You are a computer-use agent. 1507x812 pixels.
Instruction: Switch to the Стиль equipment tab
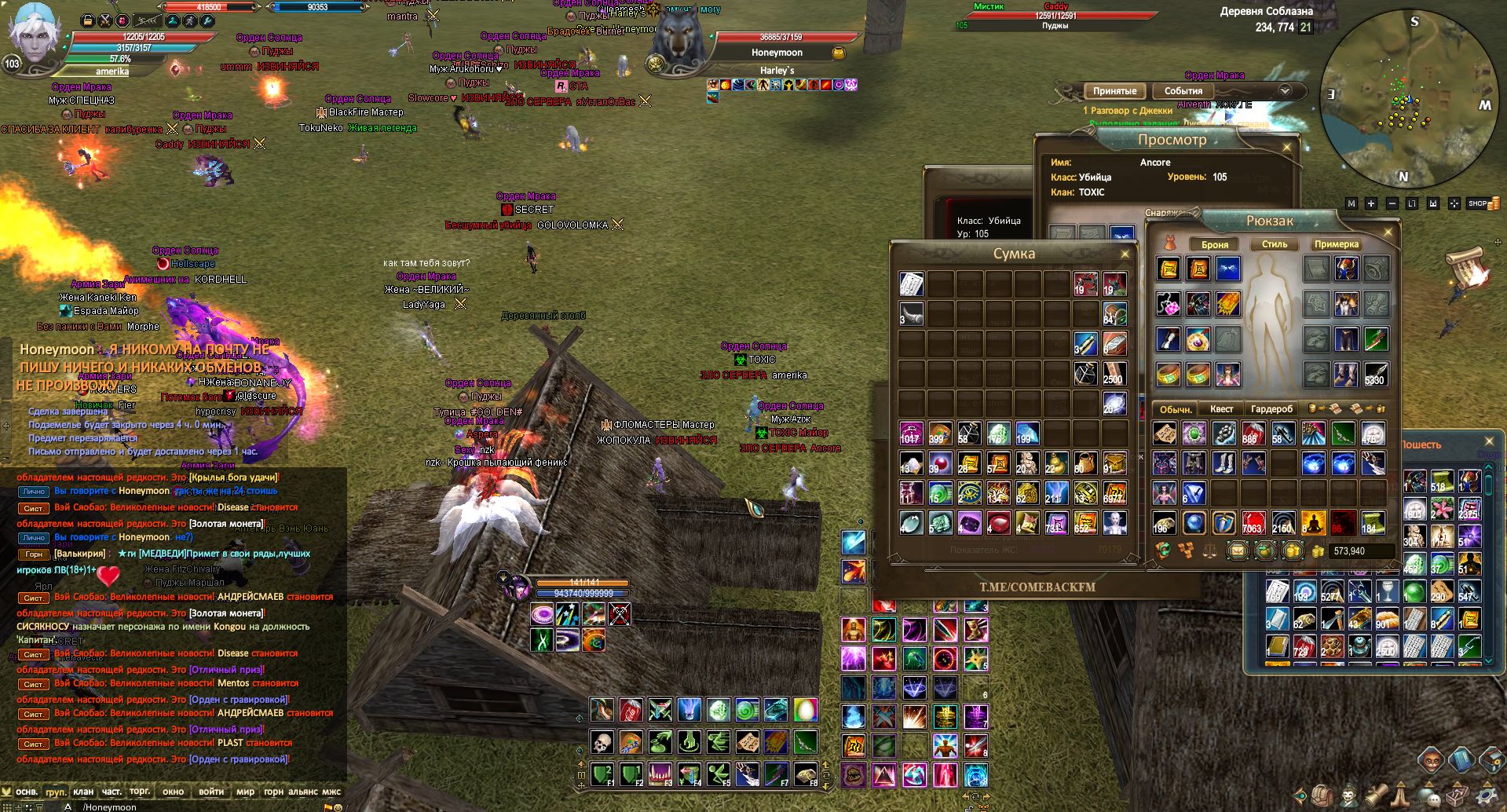pos(1274,244)
